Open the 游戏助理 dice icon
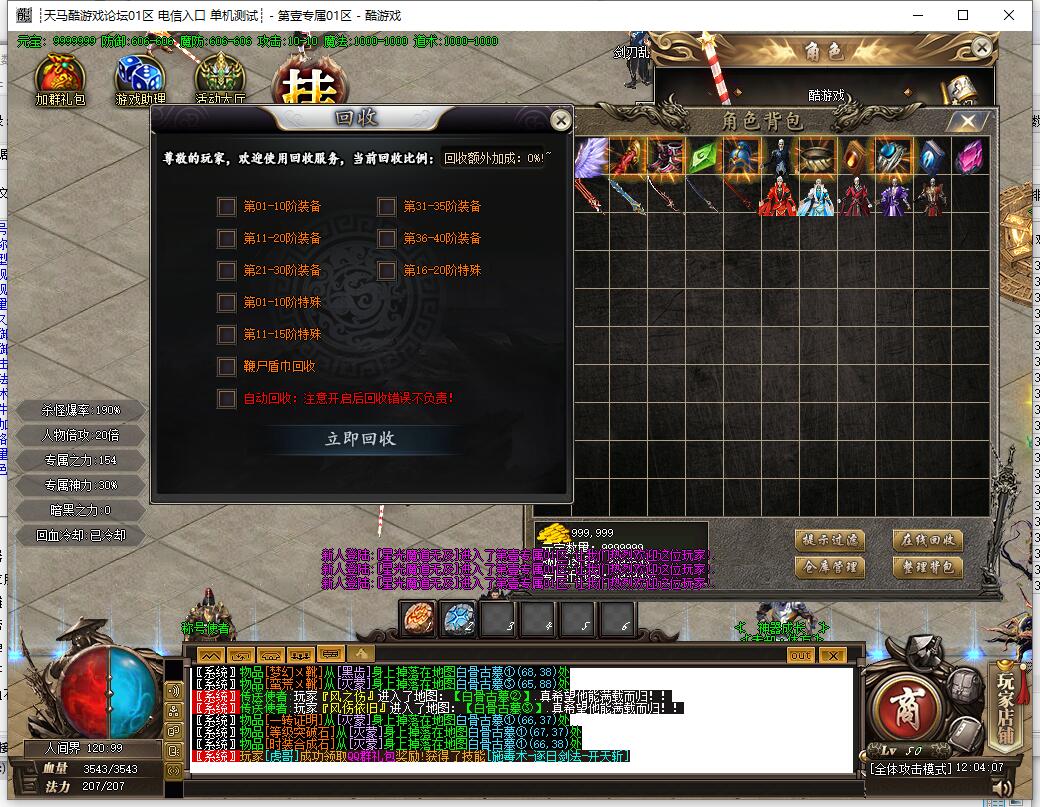The width and height of the screenshot is (1040, 807). click(x=140, y=78)
